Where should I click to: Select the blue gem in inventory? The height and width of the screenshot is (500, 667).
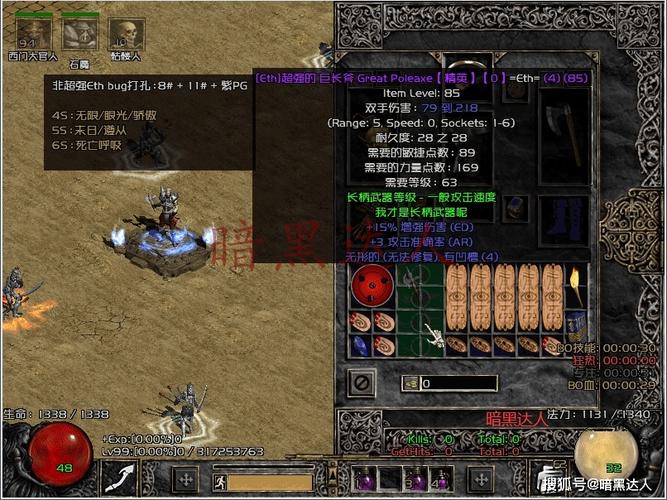pyautogui.click(x=361, y=344)
